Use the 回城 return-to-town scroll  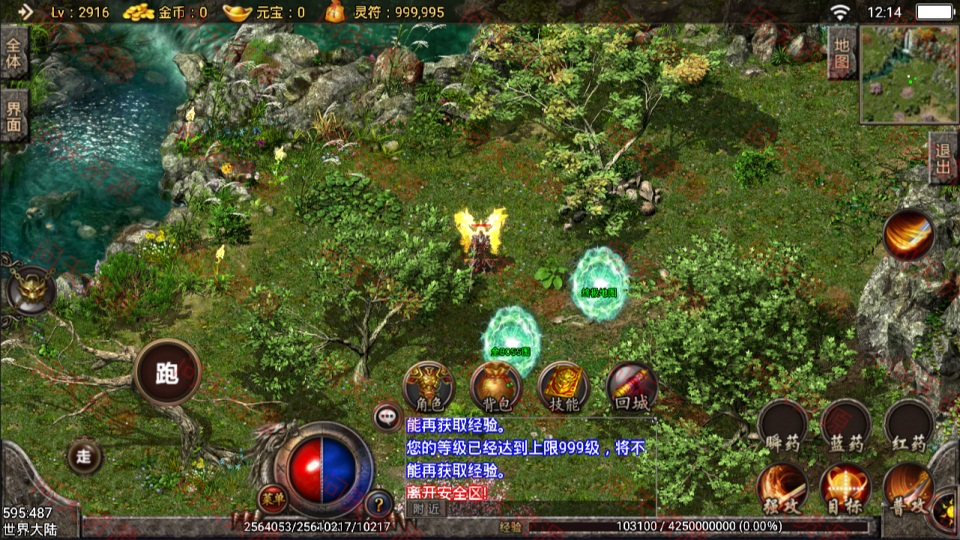click(632, 386)
